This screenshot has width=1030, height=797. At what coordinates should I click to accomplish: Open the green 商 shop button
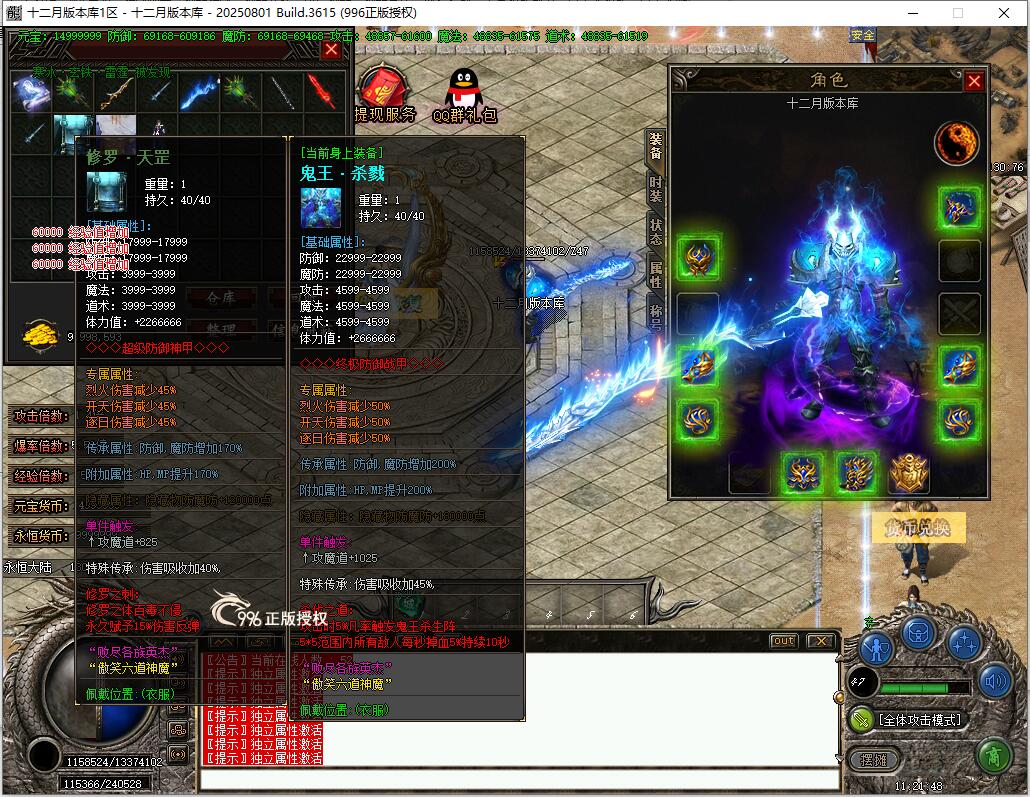(993, 755)
